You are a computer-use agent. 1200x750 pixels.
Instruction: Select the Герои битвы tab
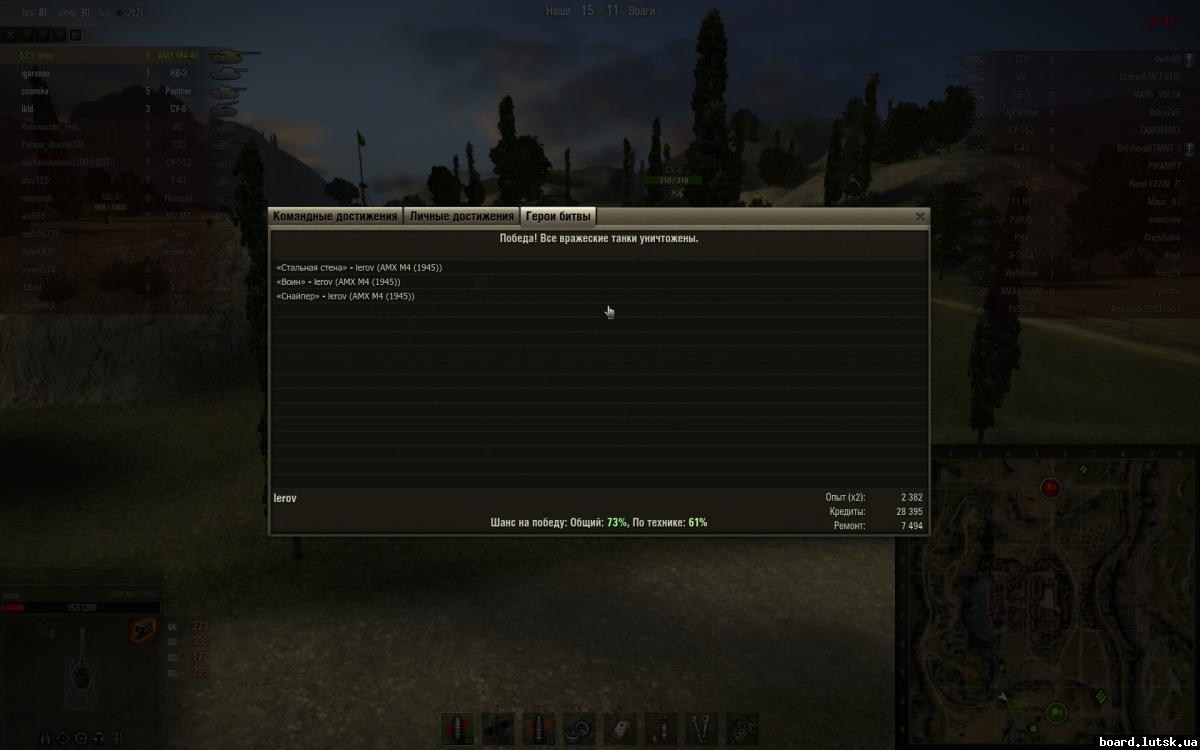(558, 216)
